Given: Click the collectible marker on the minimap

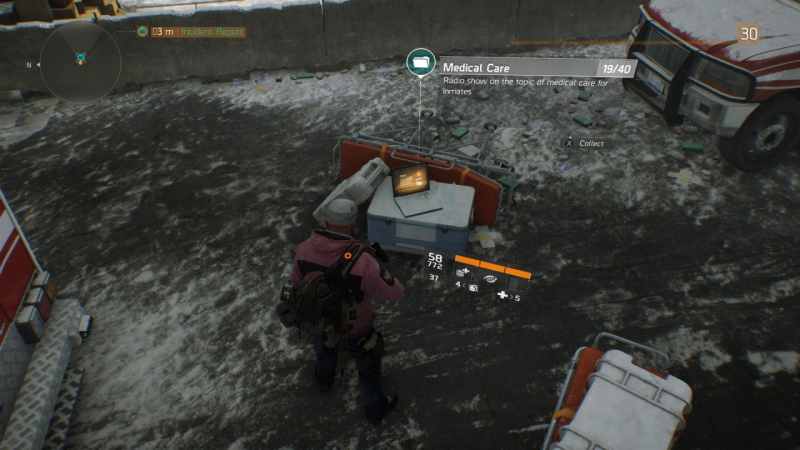Looking at the screenshot, I should (80, 59).
